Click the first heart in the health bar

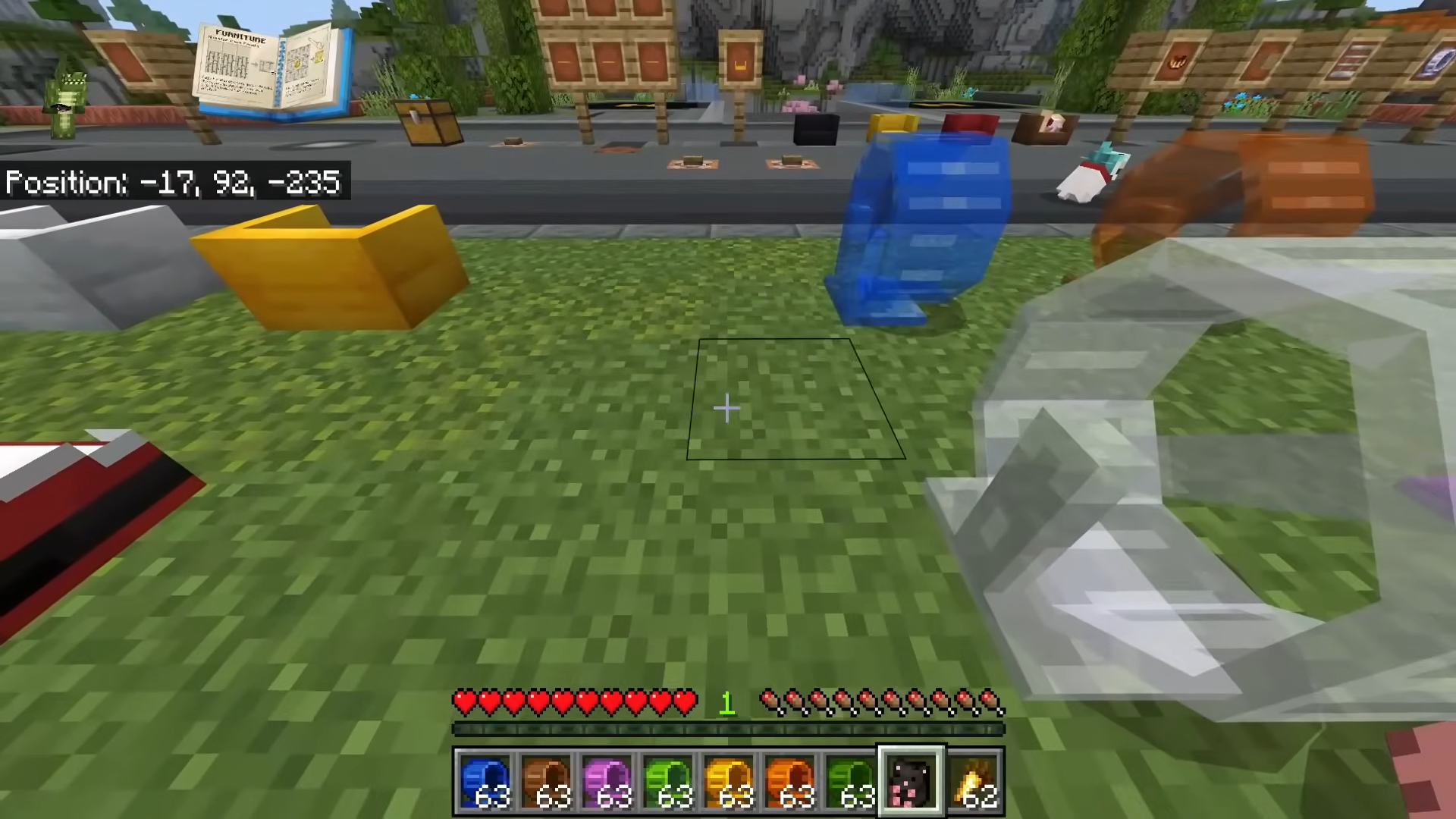click(463, 702)
